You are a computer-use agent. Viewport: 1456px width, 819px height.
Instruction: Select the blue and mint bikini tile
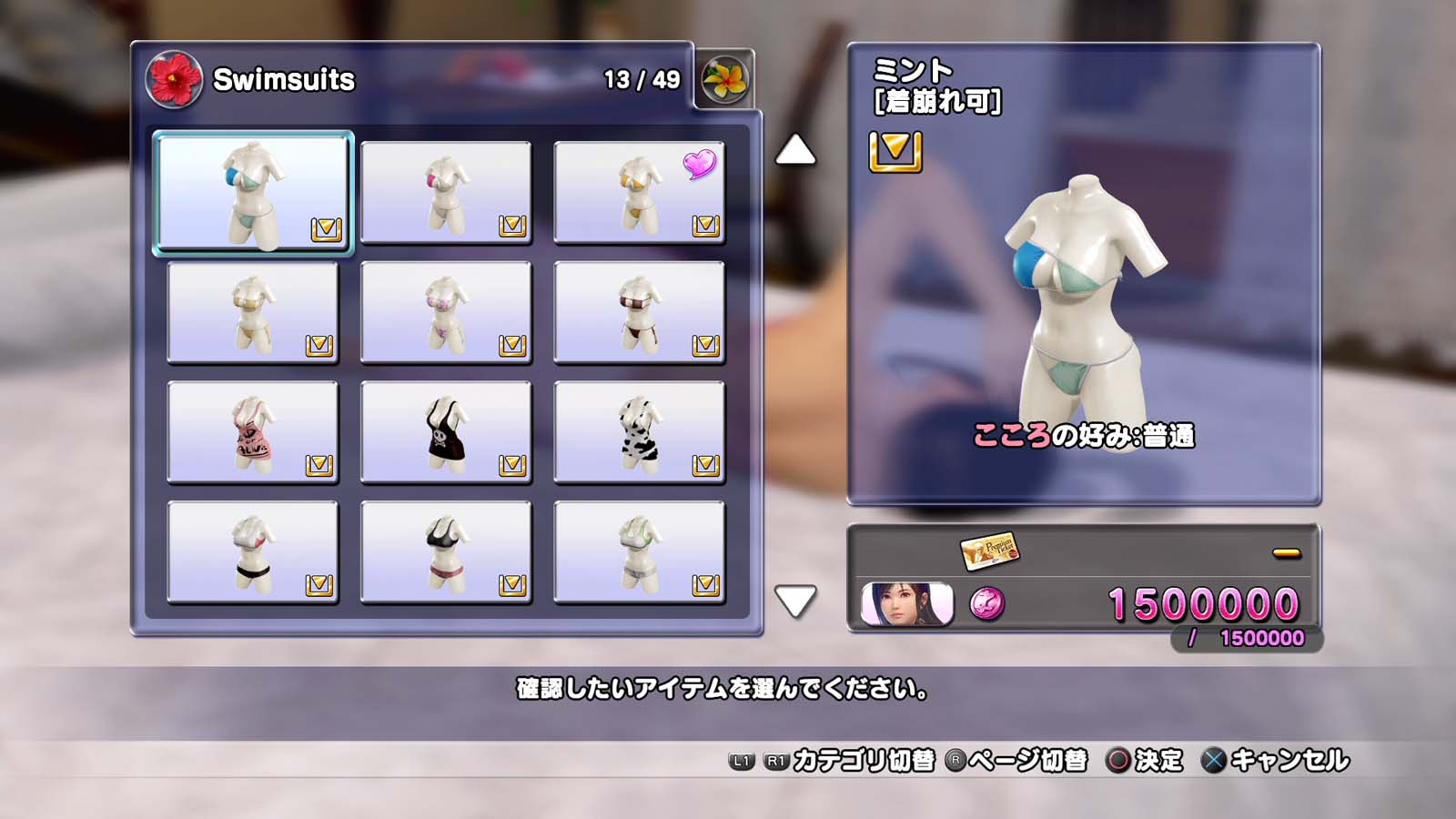tap(252, 193)
